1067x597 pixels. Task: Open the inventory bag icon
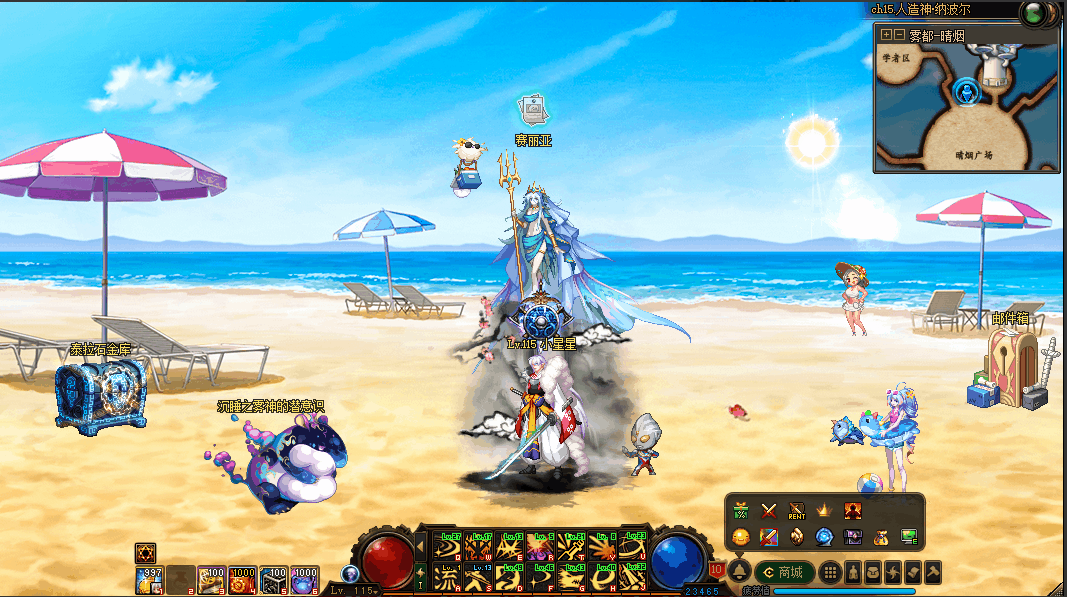pyautogui.click(x=873, y=572)
